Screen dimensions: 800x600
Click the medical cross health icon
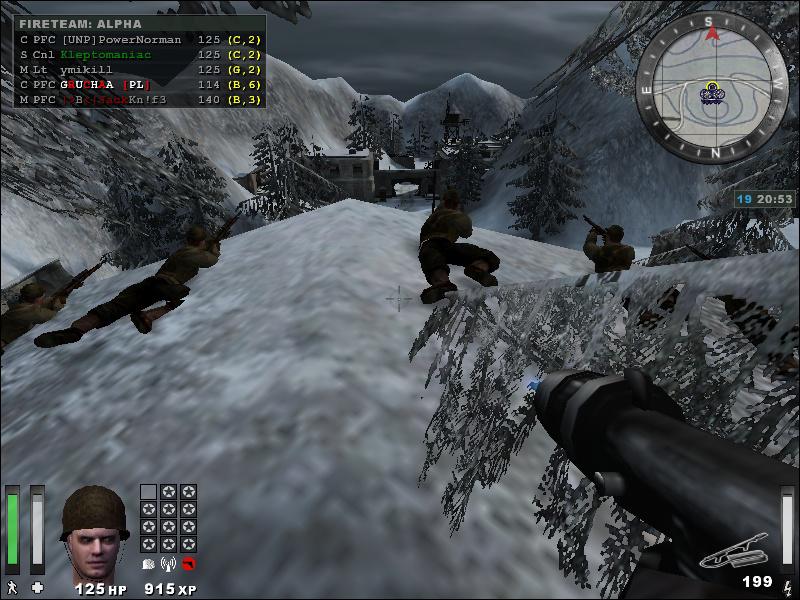tap(38, 586)
